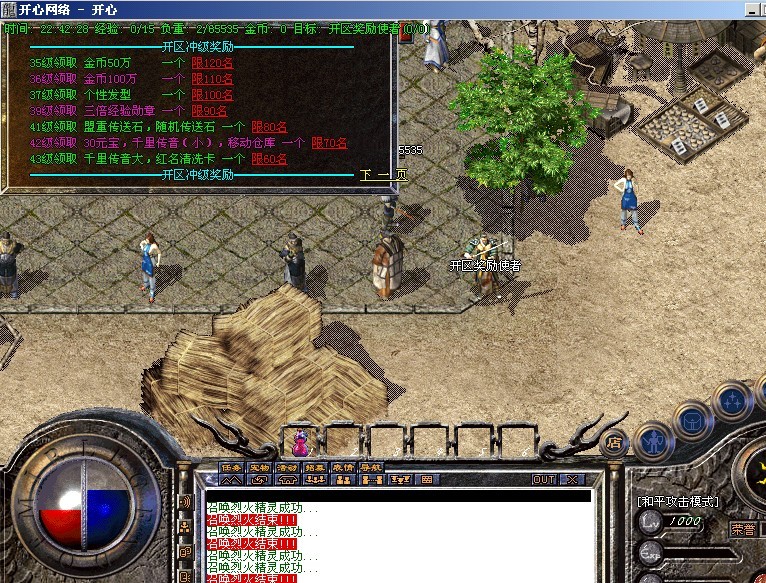Go to the next page via 下一页

(x=383, y=174)
